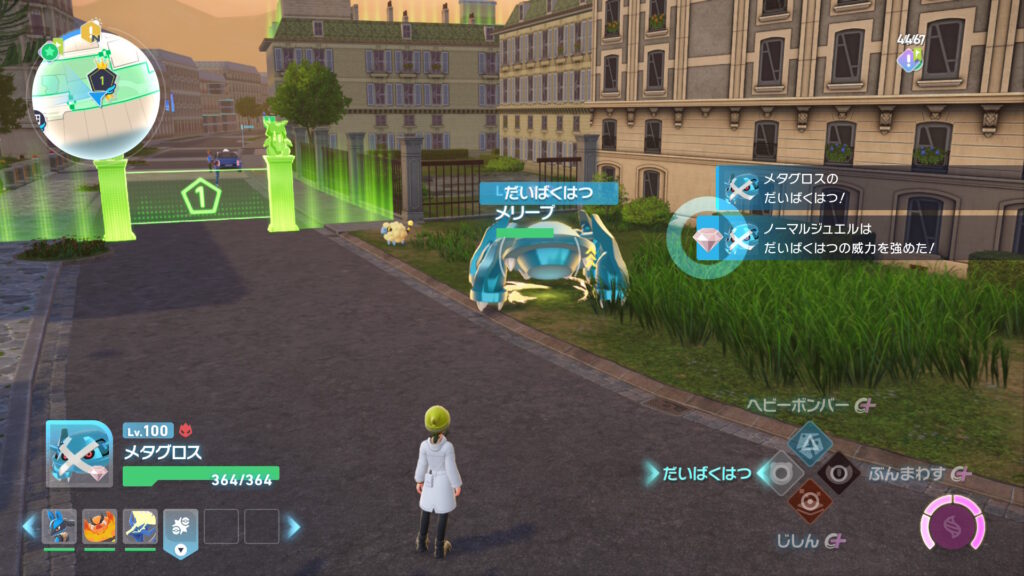Activate the pink Mega Evolution gauge
Viewport: 1024px width, 576px height.
coord(952,524)
